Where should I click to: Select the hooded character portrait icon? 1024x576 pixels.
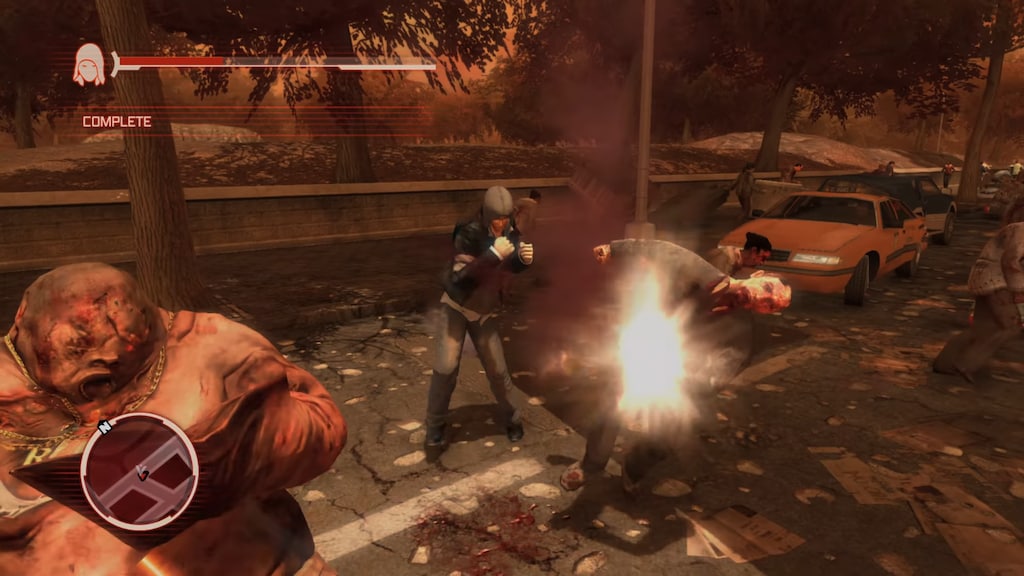click(90, 65)
